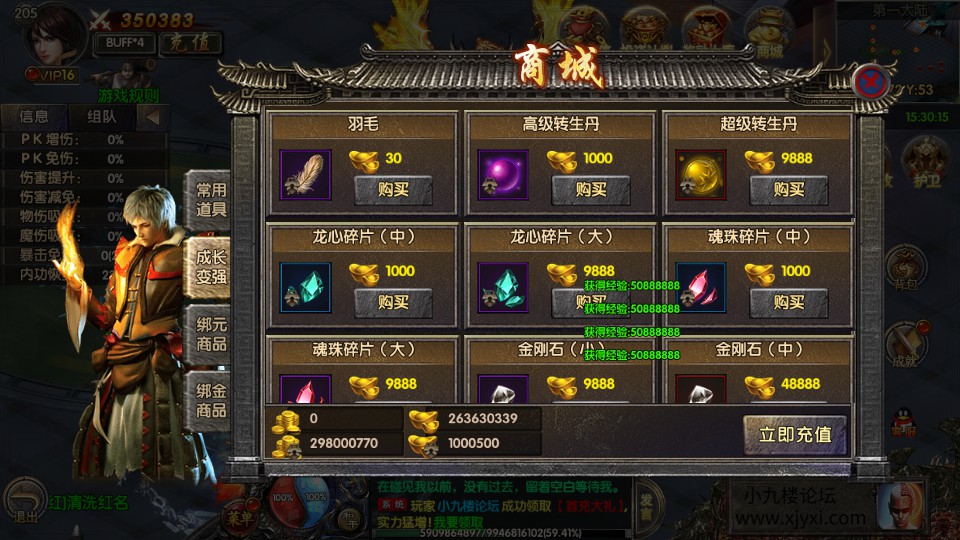The width and height of the screenshot is (960, 540).
Task: Show the 绑金商品 shop tab
Action: (210, 400)
